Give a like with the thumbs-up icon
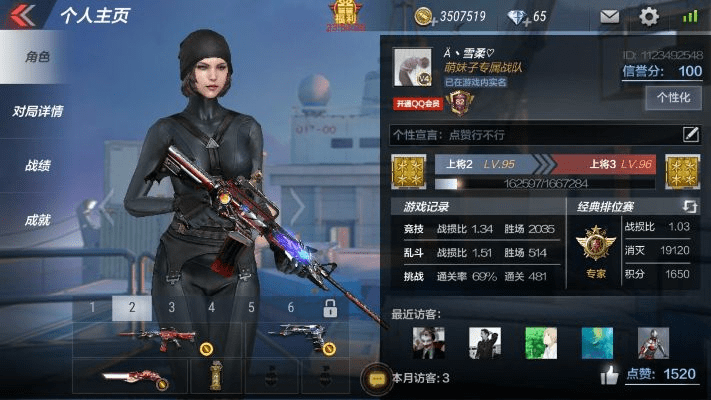 pos(609,375)
